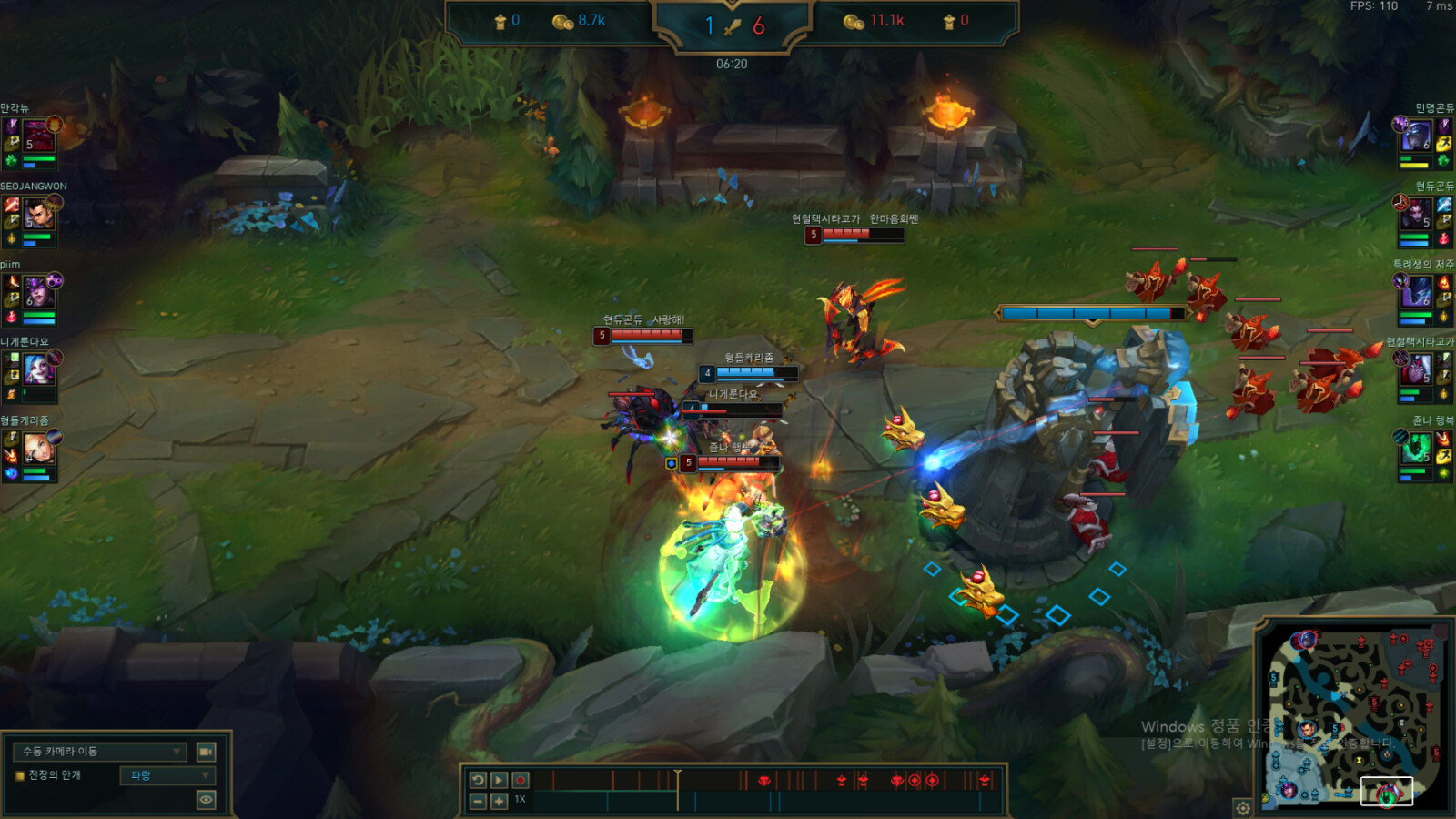Open the manual camera movement dropdown
This screenshot has height=819, width=1456.
(100, 752)
